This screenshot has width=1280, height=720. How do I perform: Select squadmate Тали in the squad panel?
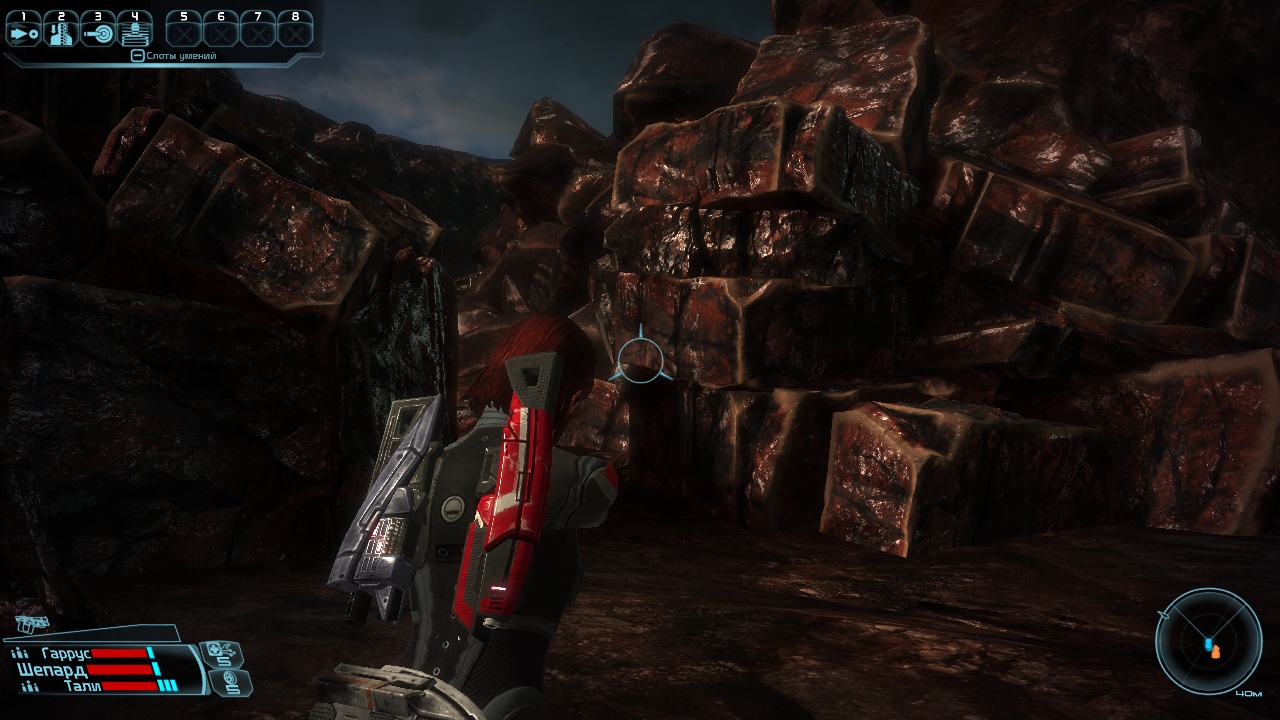point(78,686)
